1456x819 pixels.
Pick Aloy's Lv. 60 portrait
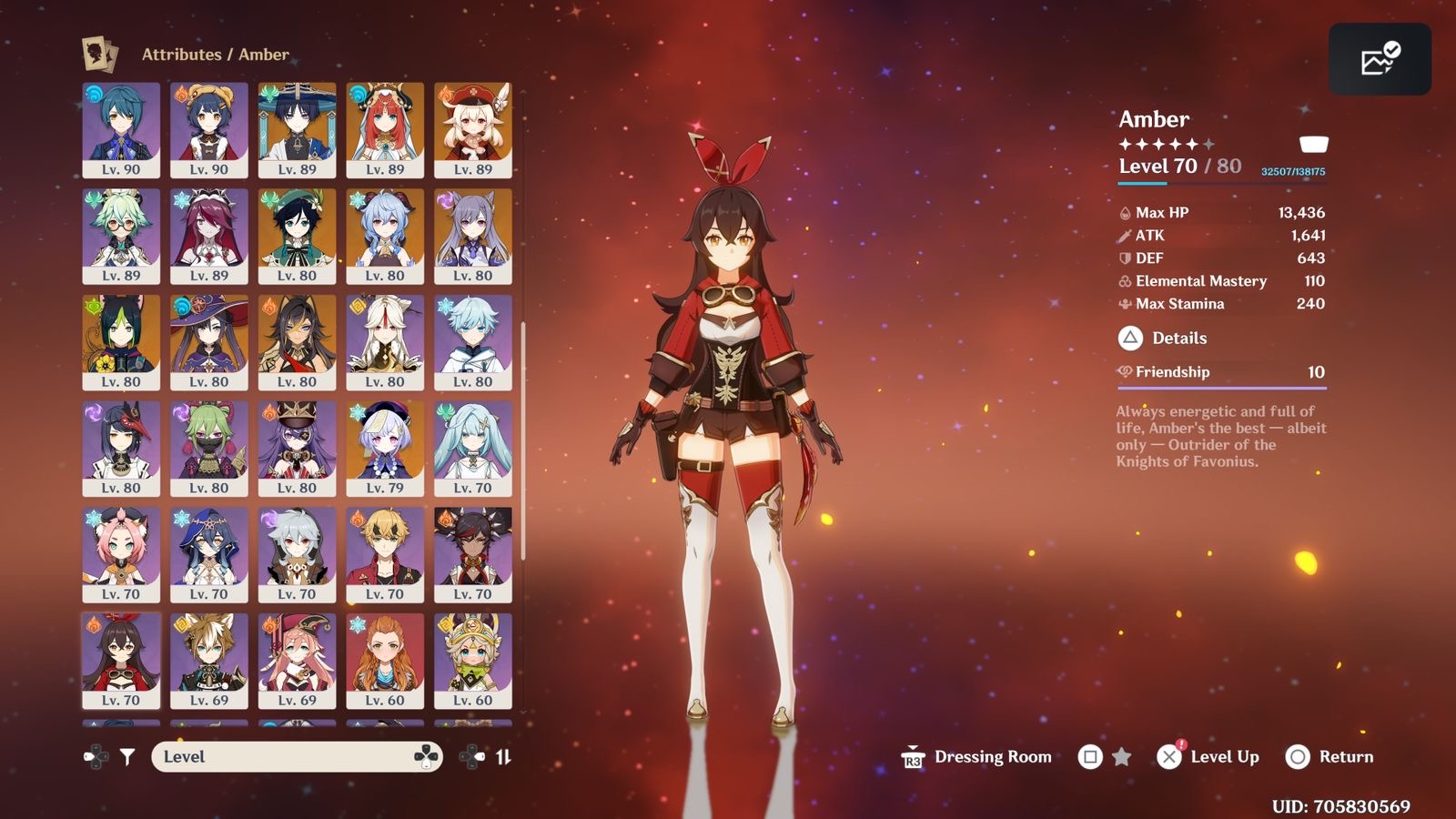(x=385, y=661)
